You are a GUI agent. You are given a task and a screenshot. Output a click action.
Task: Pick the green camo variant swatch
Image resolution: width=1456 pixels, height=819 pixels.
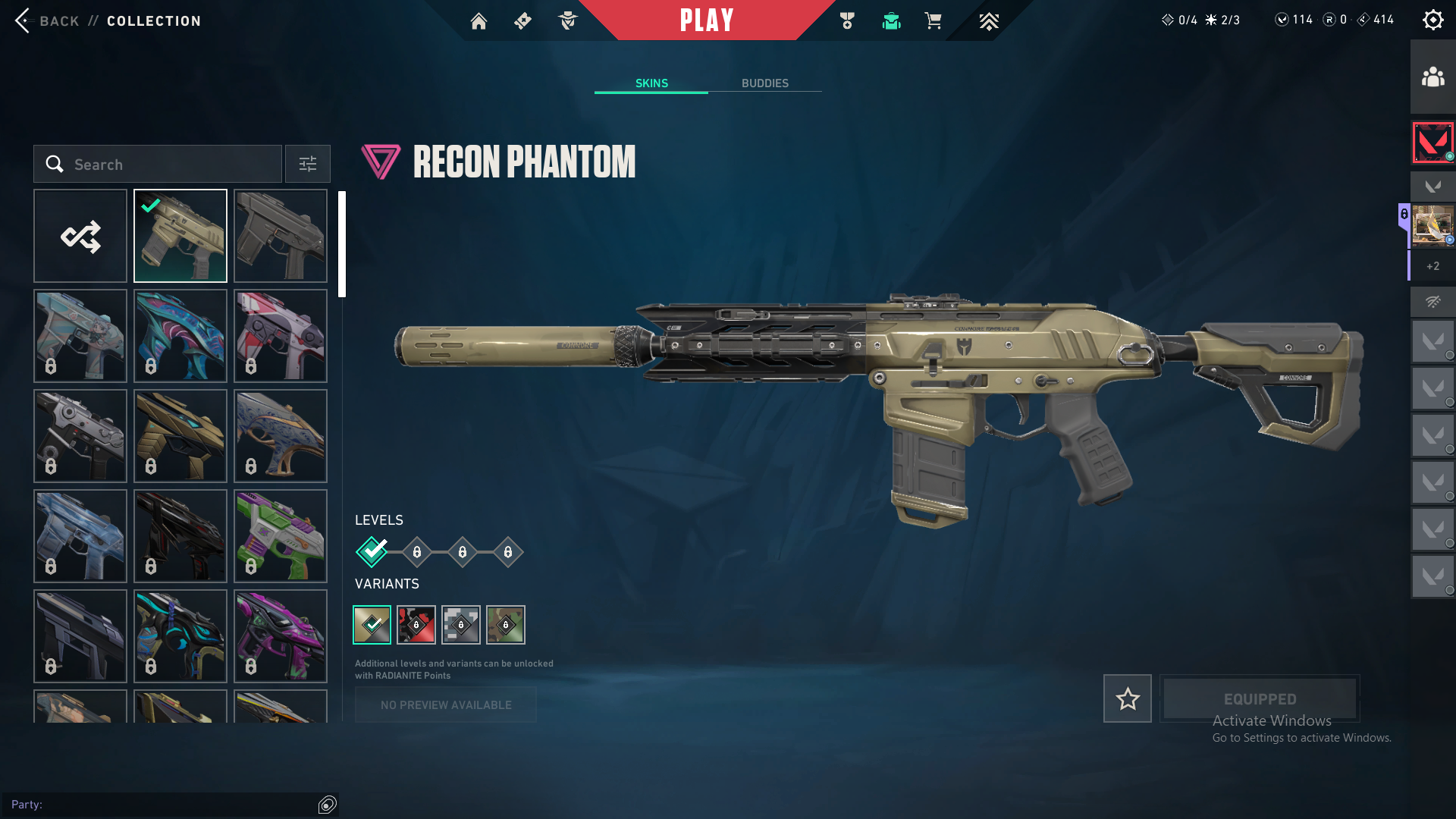(506, 625)
